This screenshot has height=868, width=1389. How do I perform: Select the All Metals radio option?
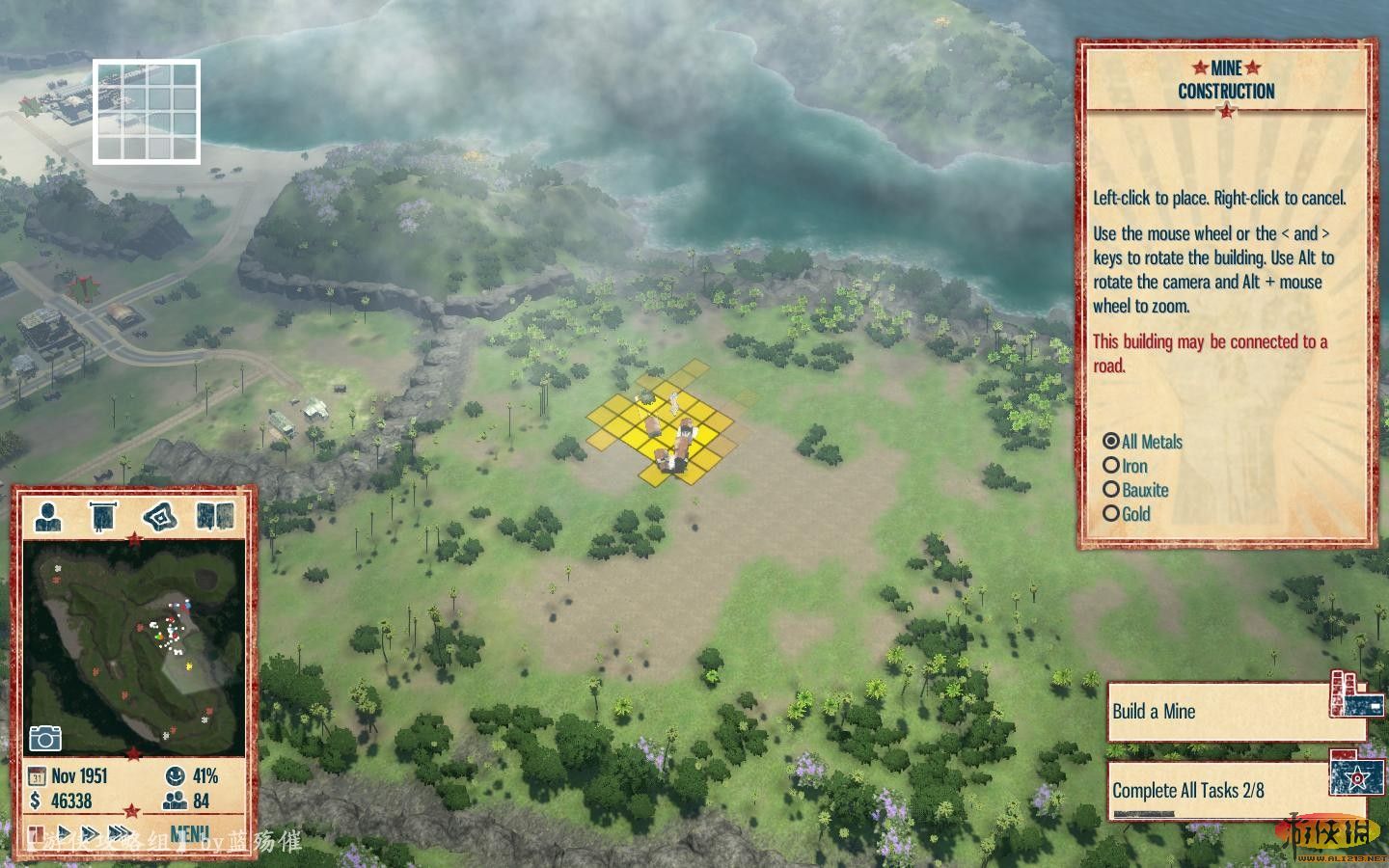click(1111, 442)
